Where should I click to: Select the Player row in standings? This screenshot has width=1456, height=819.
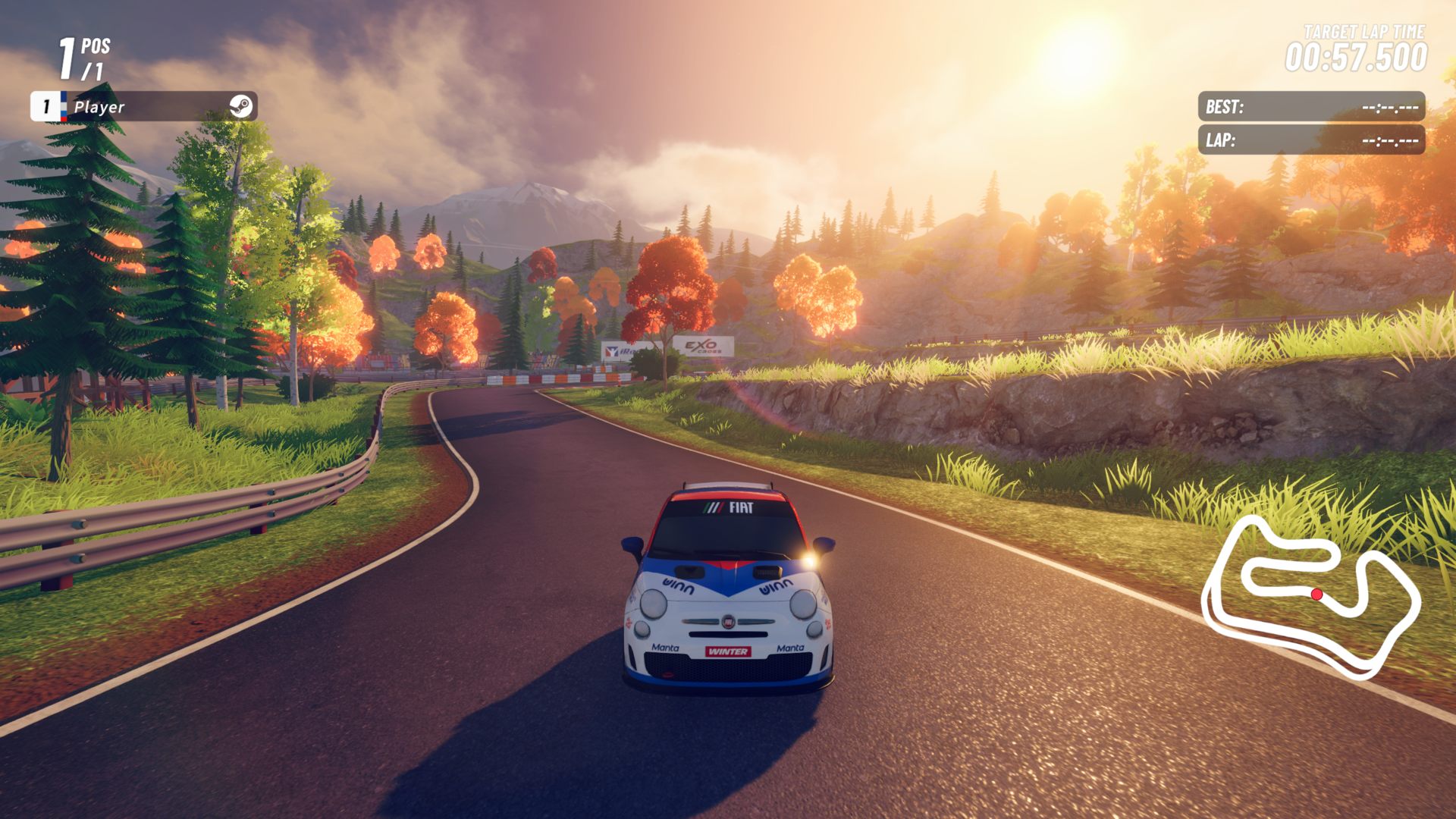pos(144,107)
